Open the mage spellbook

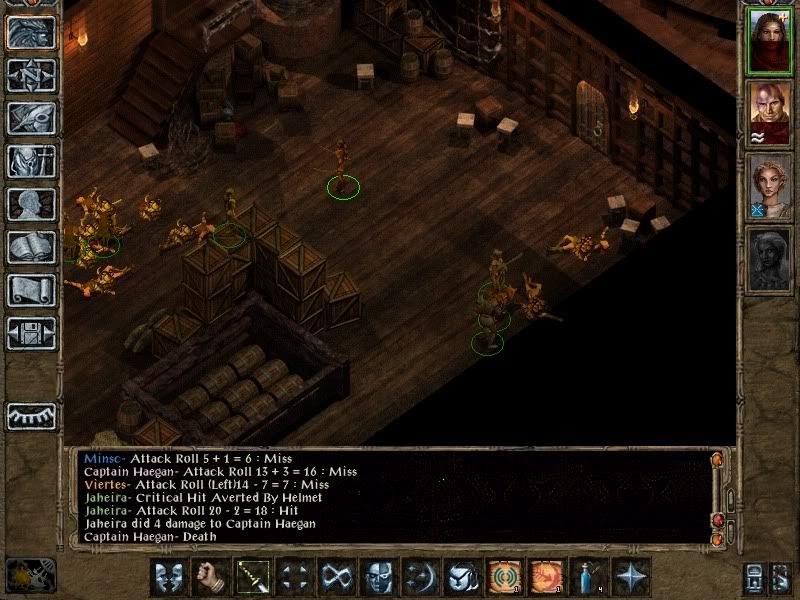(31, 247)
